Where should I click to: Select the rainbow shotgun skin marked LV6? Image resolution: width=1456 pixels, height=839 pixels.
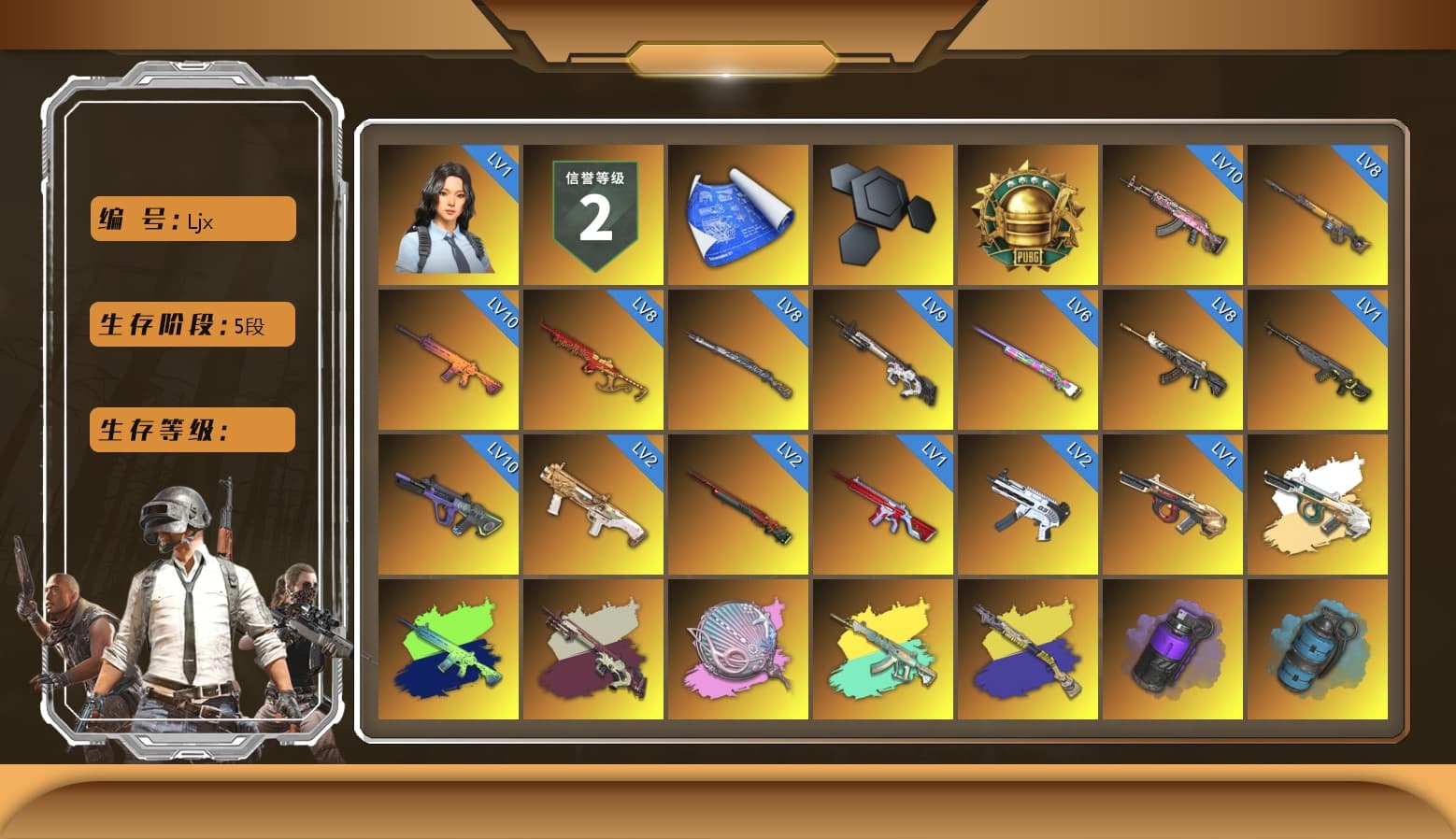(1028, 360)
